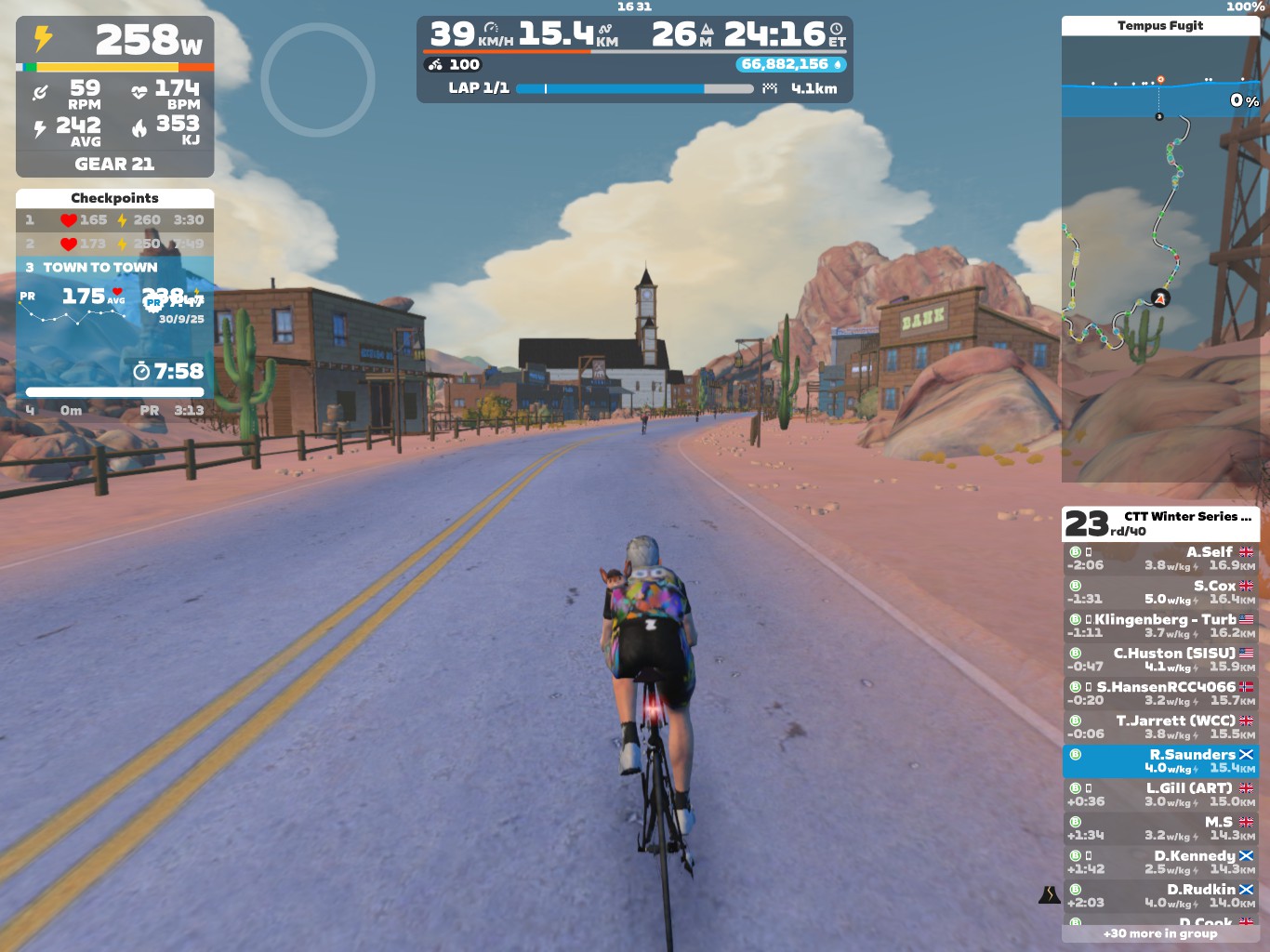The image size is (1270, 952).
Task: Select the TOWN TO TOWN checkpoint entry
Action: click(x=100, y=268)
